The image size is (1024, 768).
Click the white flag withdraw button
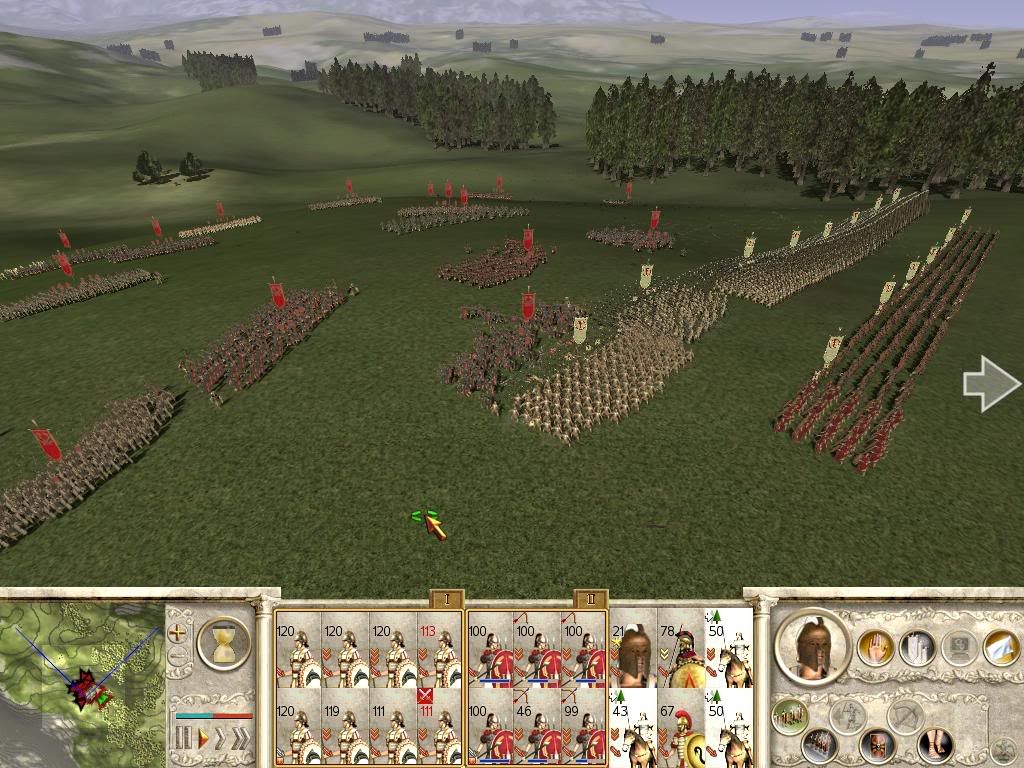[1001, 647]
